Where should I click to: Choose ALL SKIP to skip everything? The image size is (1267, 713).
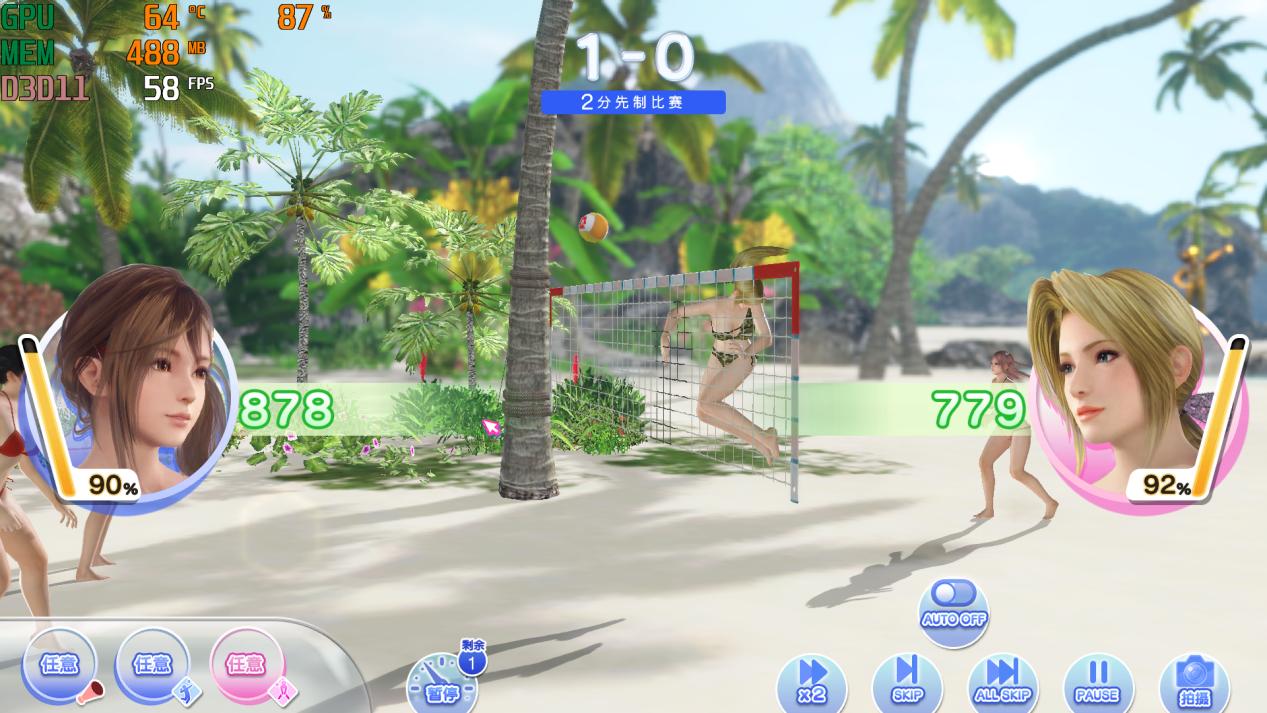tap(1002, 681)
